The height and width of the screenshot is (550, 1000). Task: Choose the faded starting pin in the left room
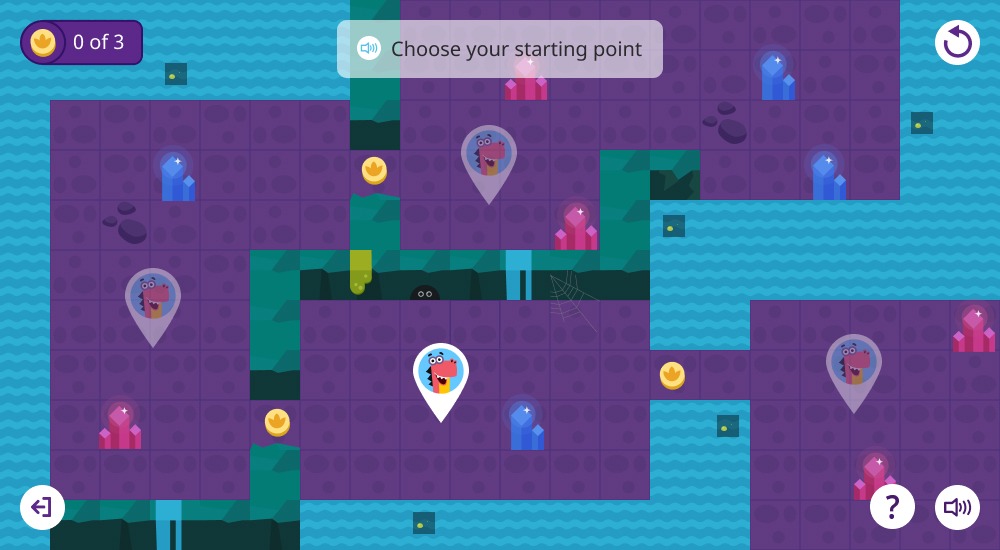tap(153, 300)
